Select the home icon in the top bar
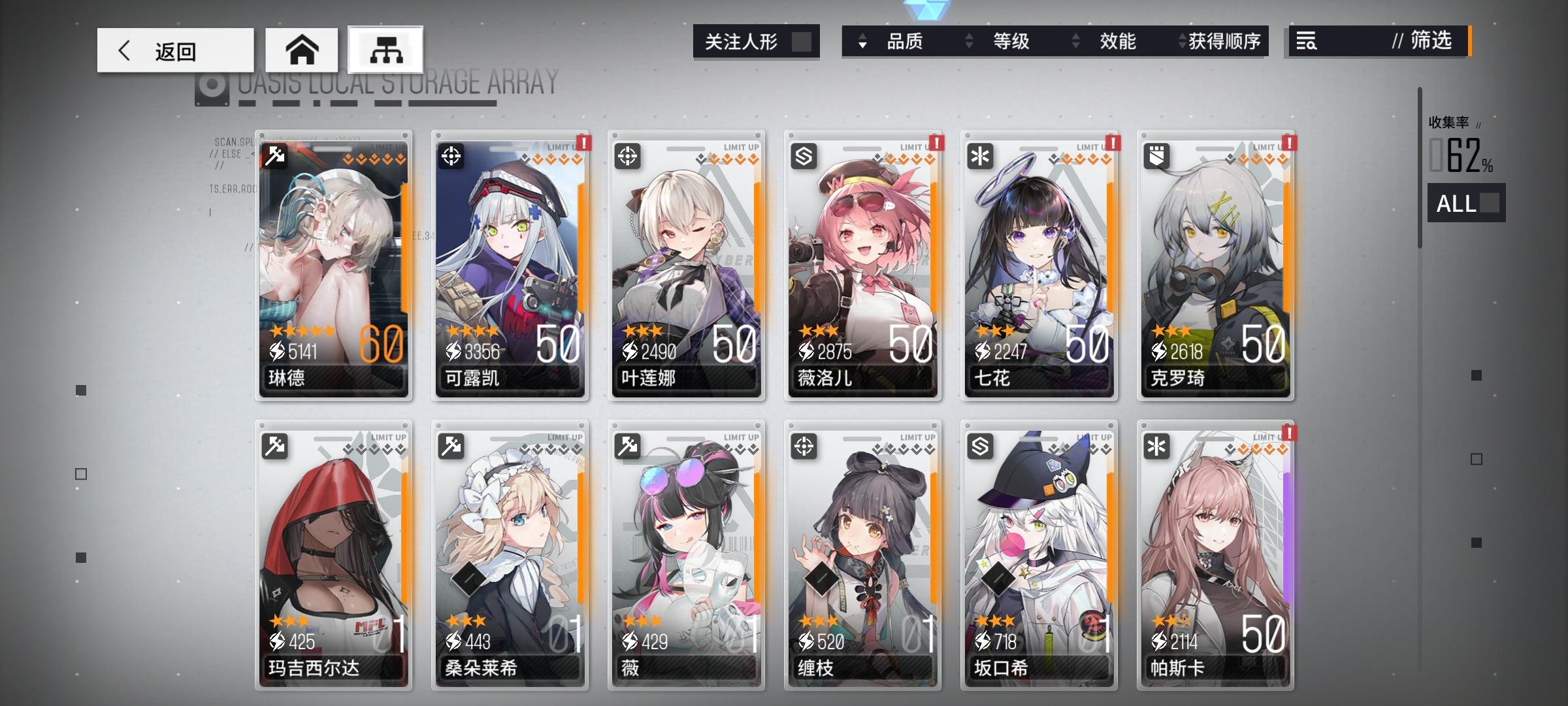This screenshot has height=706, width=1568. click(x=302, y=49)
